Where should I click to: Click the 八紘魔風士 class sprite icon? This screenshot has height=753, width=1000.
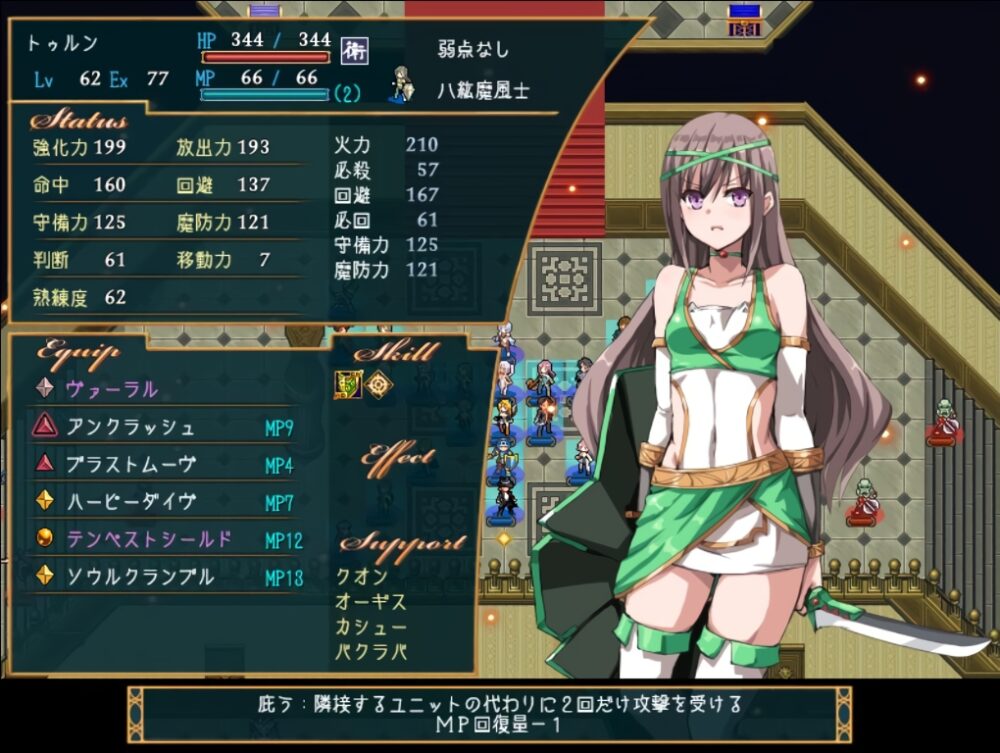[403, 84]
